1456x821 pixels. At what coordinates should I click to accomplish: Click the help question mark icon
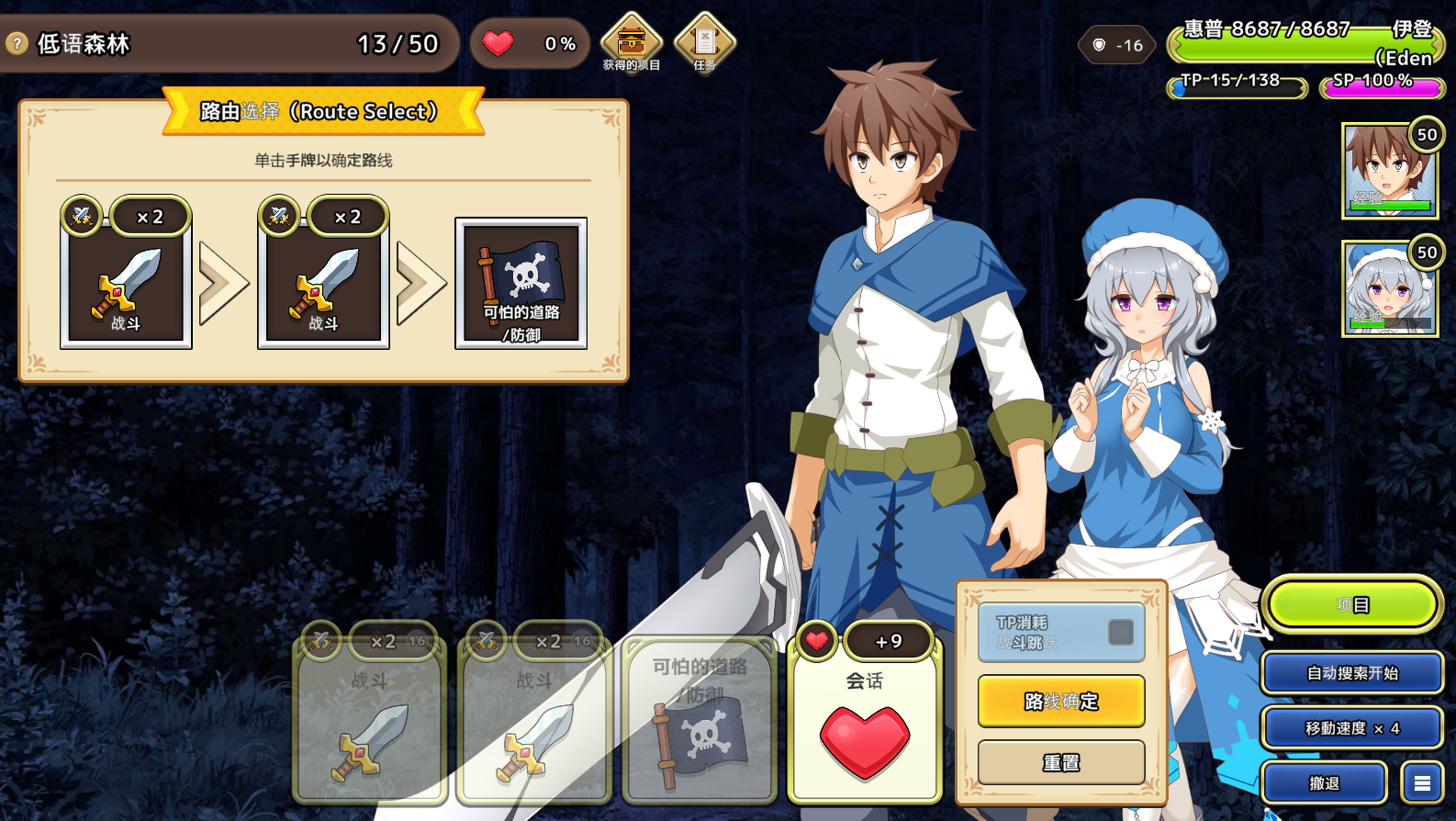click(x=17, y=43)
